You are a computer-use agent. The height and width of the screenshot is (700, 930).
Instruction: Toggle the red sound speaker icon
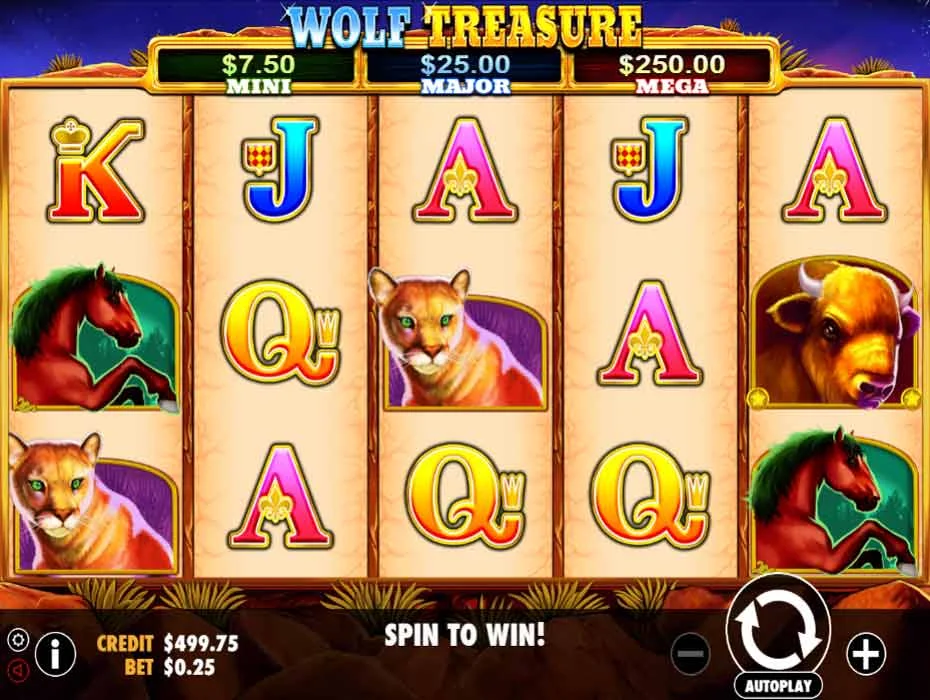[16, 668]
